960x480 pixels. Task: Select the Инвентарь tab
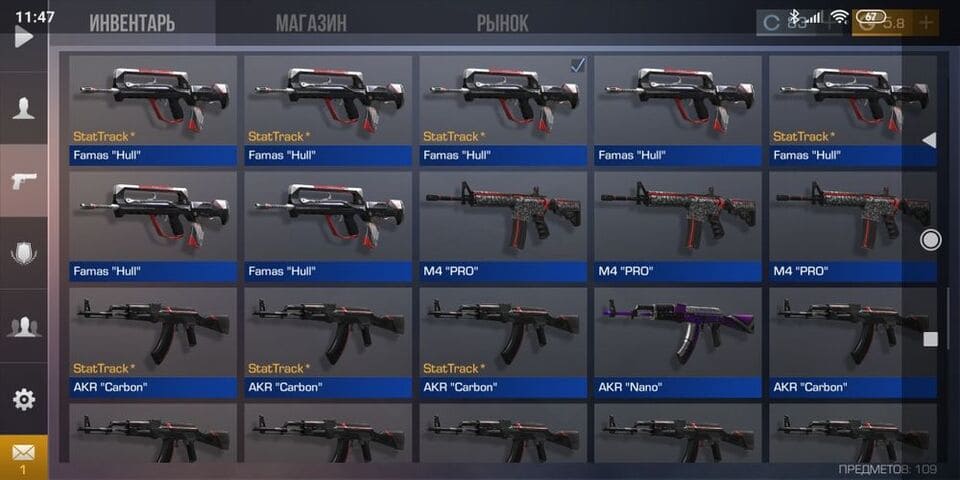click(131, 22)
